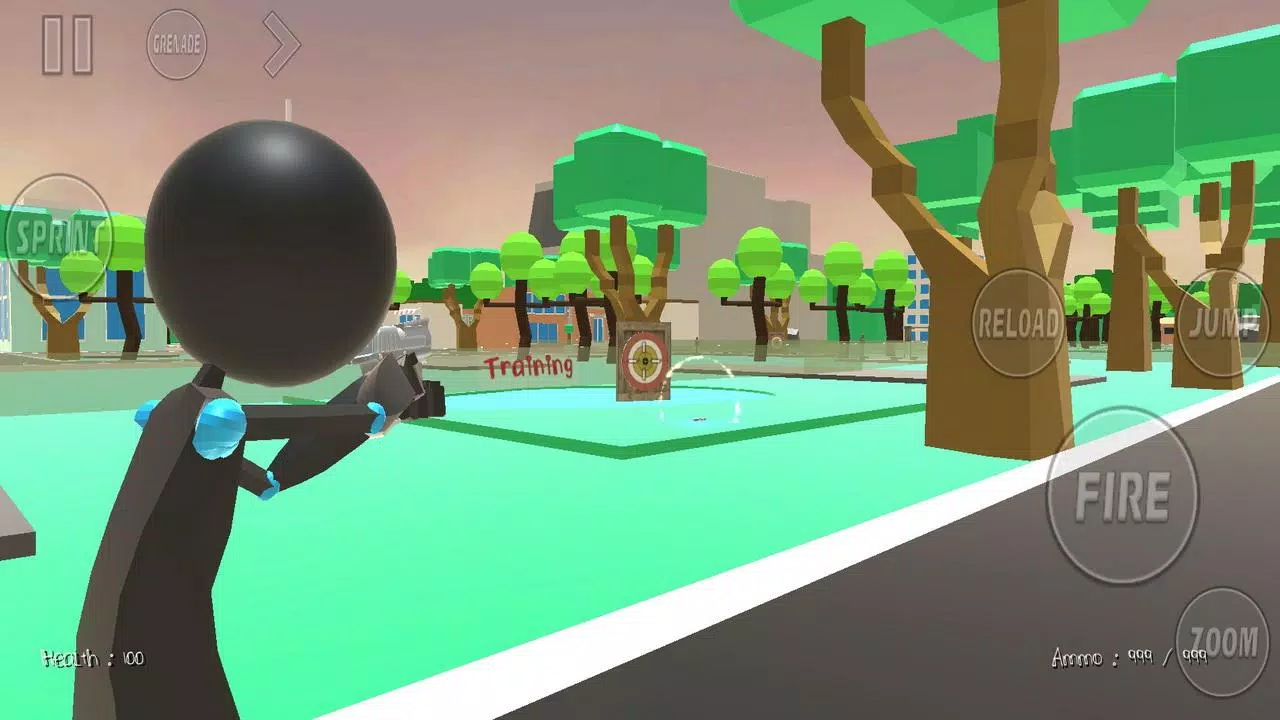
Task: Reload the weapon via RELOAD
Action: click(1017, 323)
